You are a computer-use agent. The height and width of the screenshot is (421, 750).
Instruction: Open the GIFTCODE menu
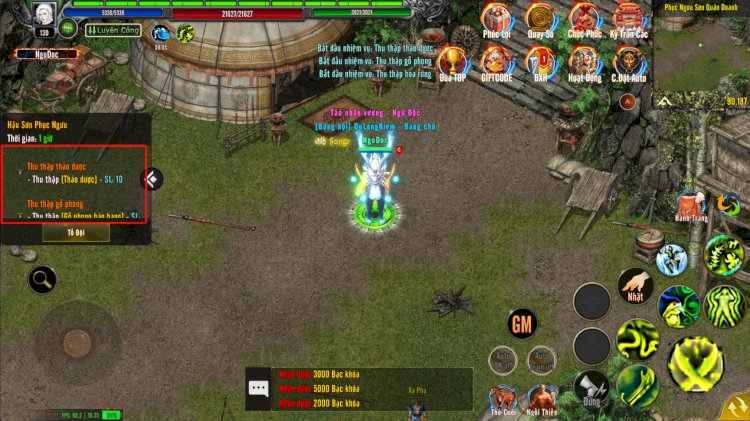point(496,62)
